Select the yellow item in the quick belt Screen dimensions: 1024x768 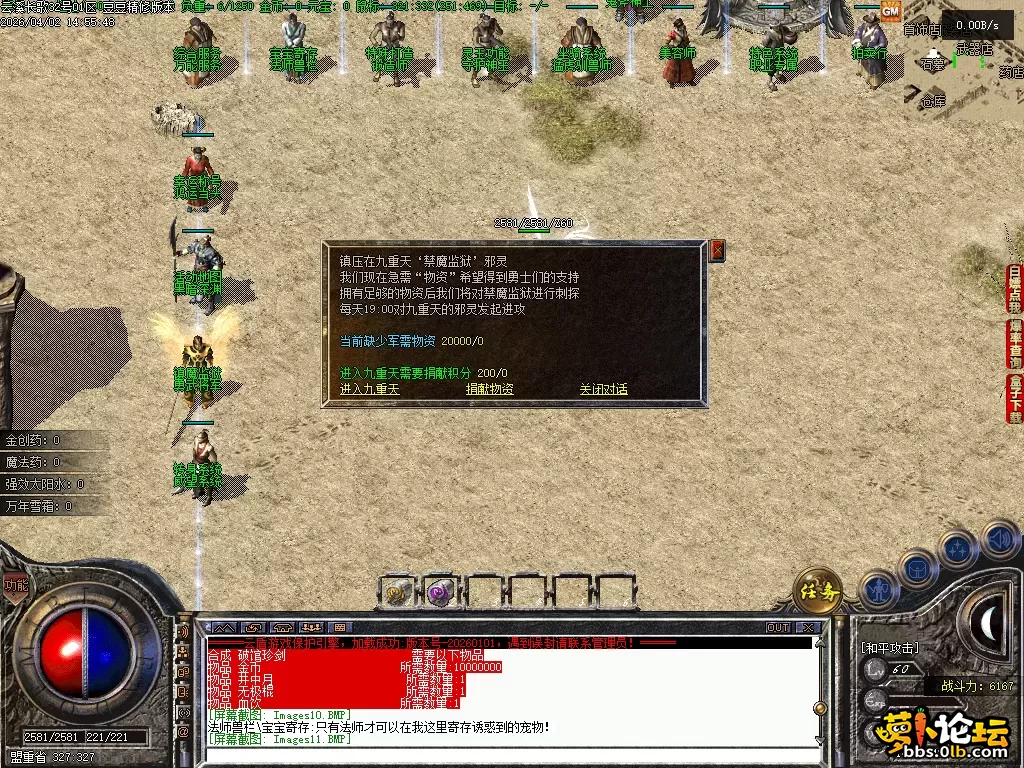398,592
